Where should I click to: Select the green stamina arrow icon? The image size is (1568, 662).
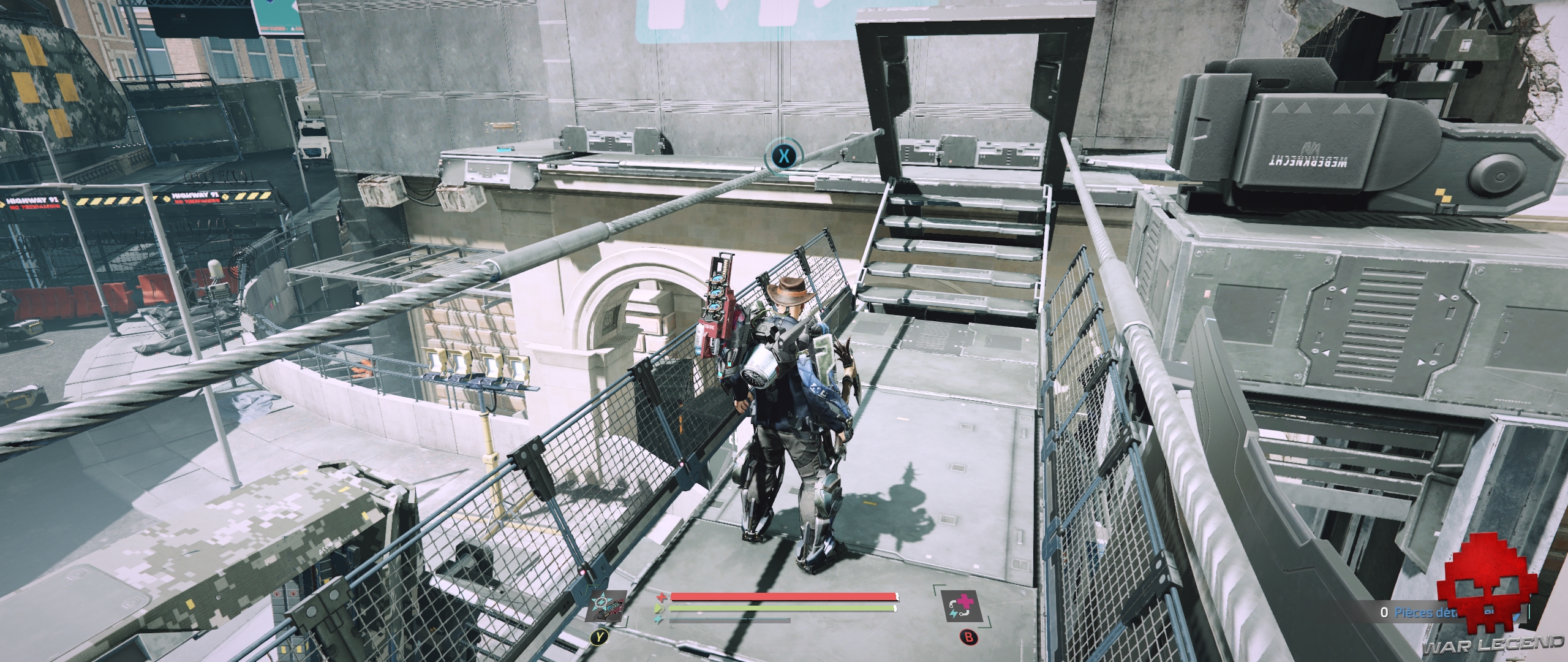658,608
